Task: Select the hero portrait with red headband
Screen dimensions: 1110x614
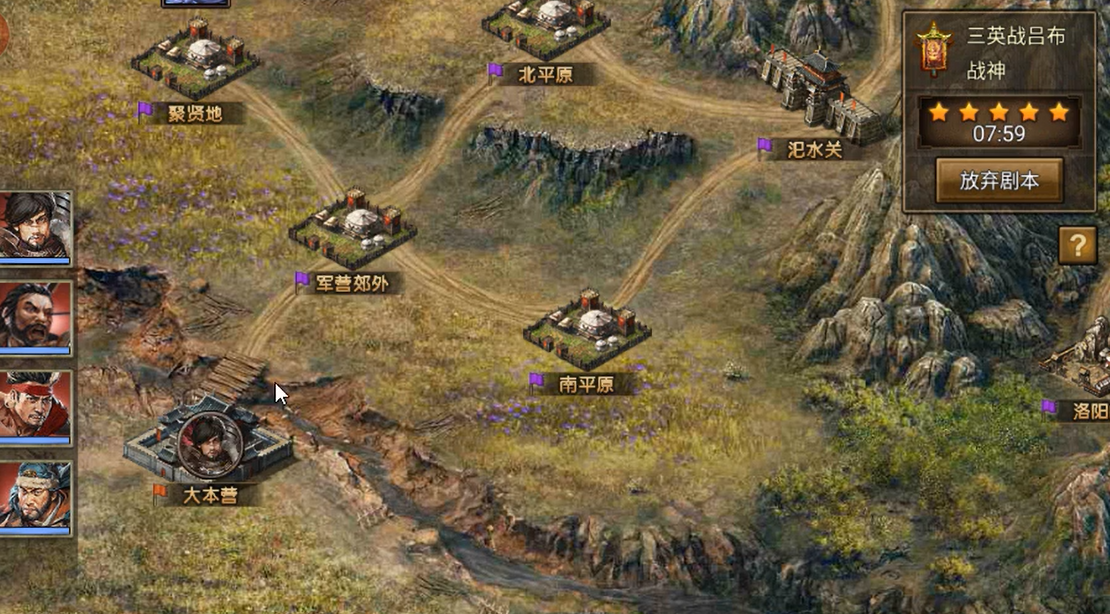Action: click(x=35, y=405)
